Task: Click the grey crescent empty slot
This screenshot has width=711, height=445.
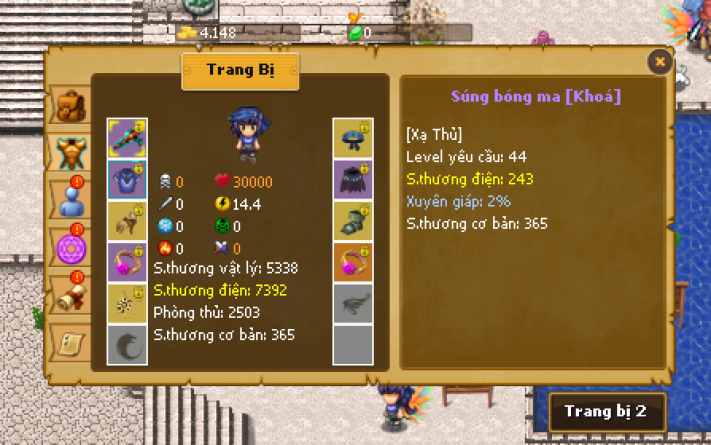Action: click(x=127, y=344)
